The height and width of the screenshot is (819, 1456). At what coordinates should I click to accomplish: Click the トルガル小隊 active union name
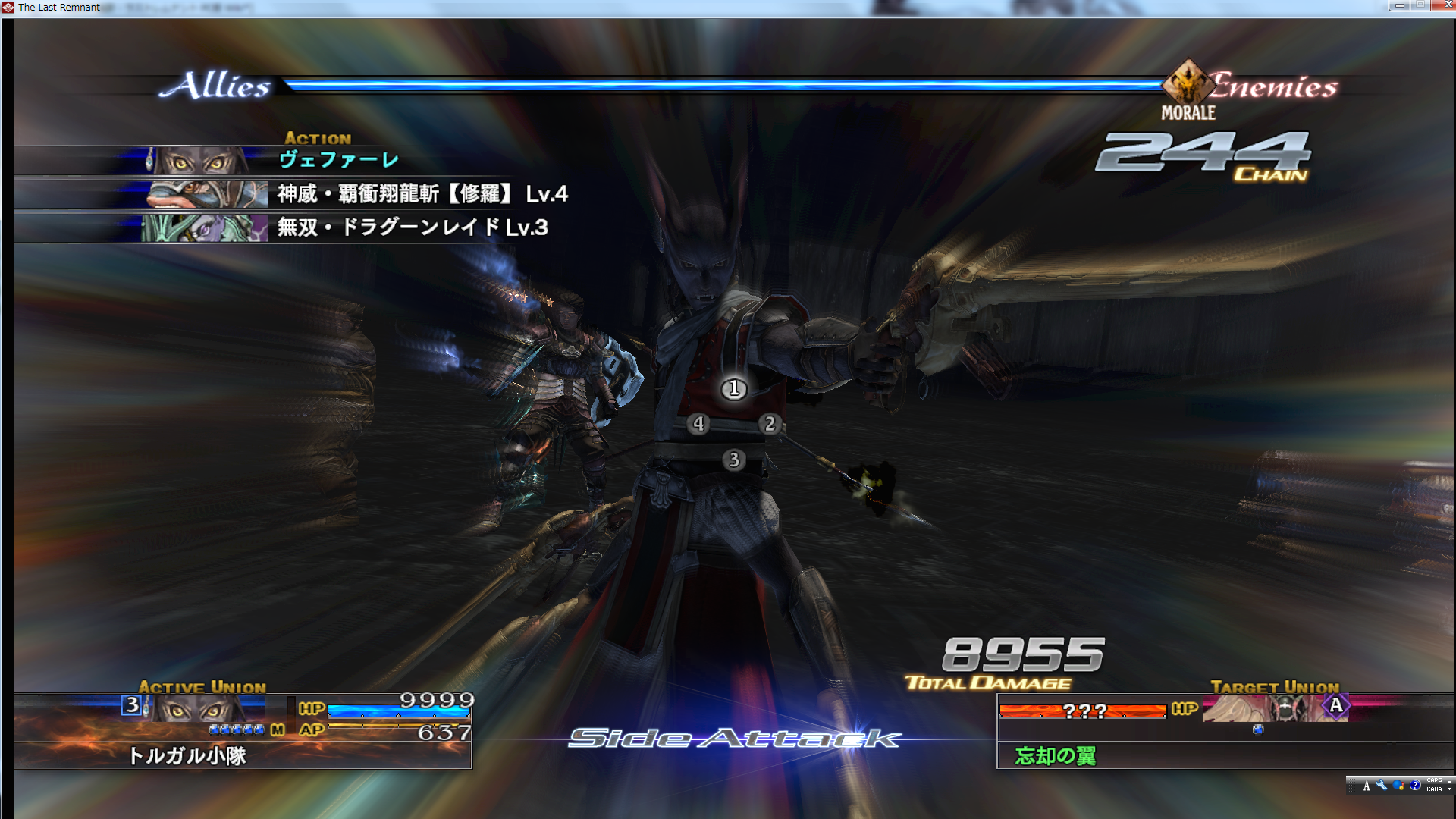(x=187, y=755)
